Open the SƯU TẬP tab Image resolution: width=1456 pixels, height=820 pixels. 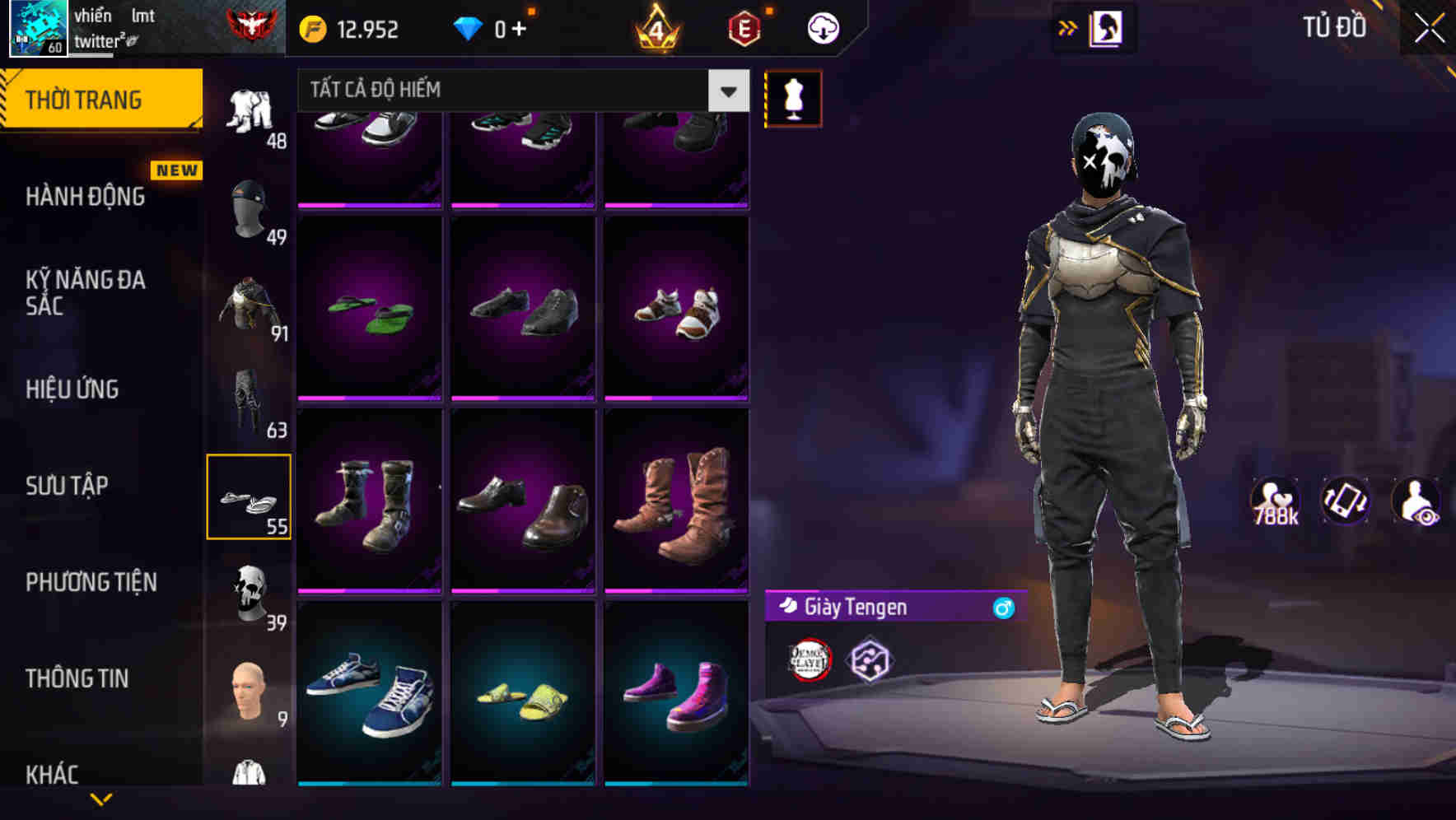point(66,486)
